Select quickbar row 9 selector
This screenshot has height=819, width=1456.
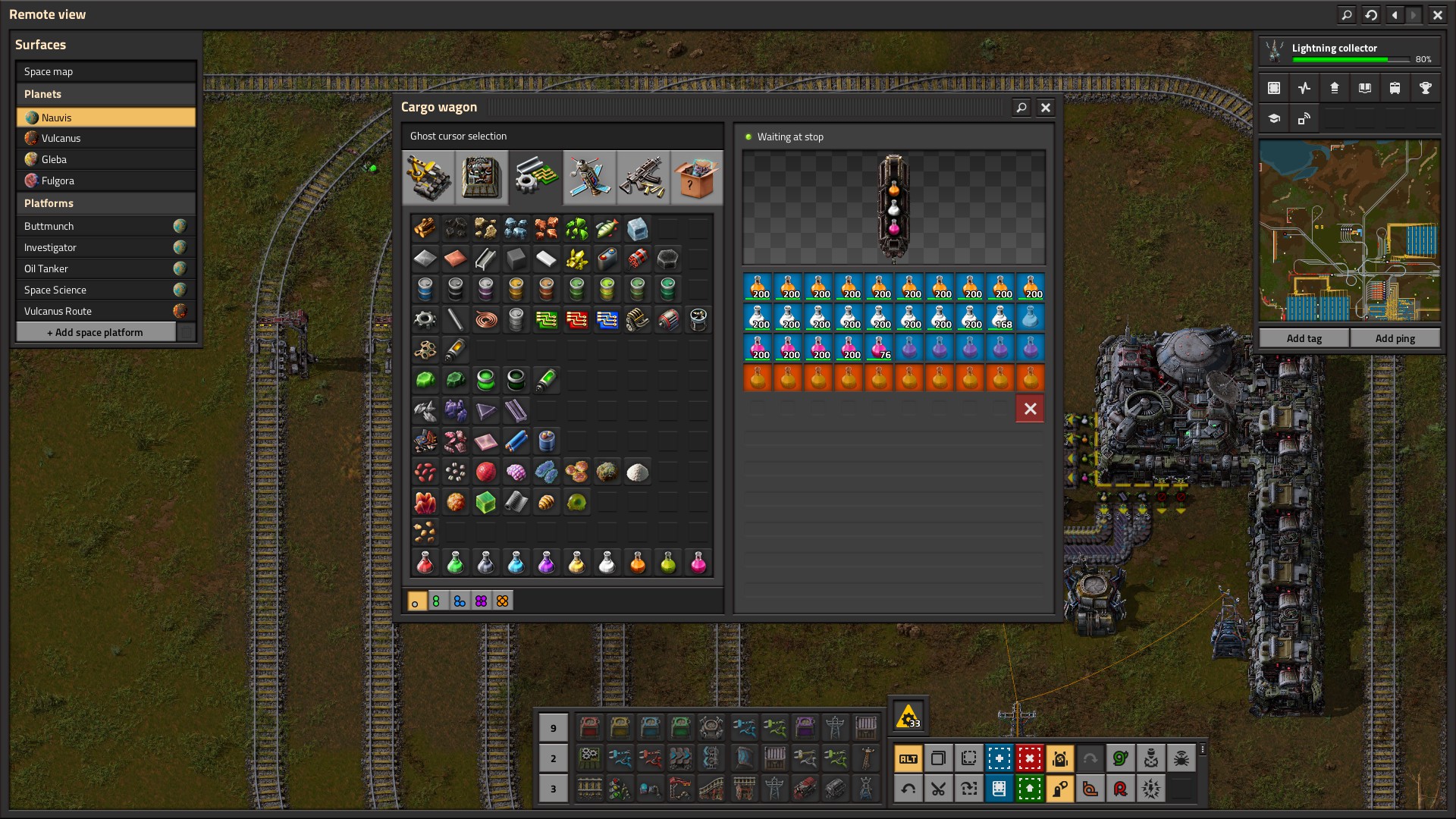[x=553, y=728]
